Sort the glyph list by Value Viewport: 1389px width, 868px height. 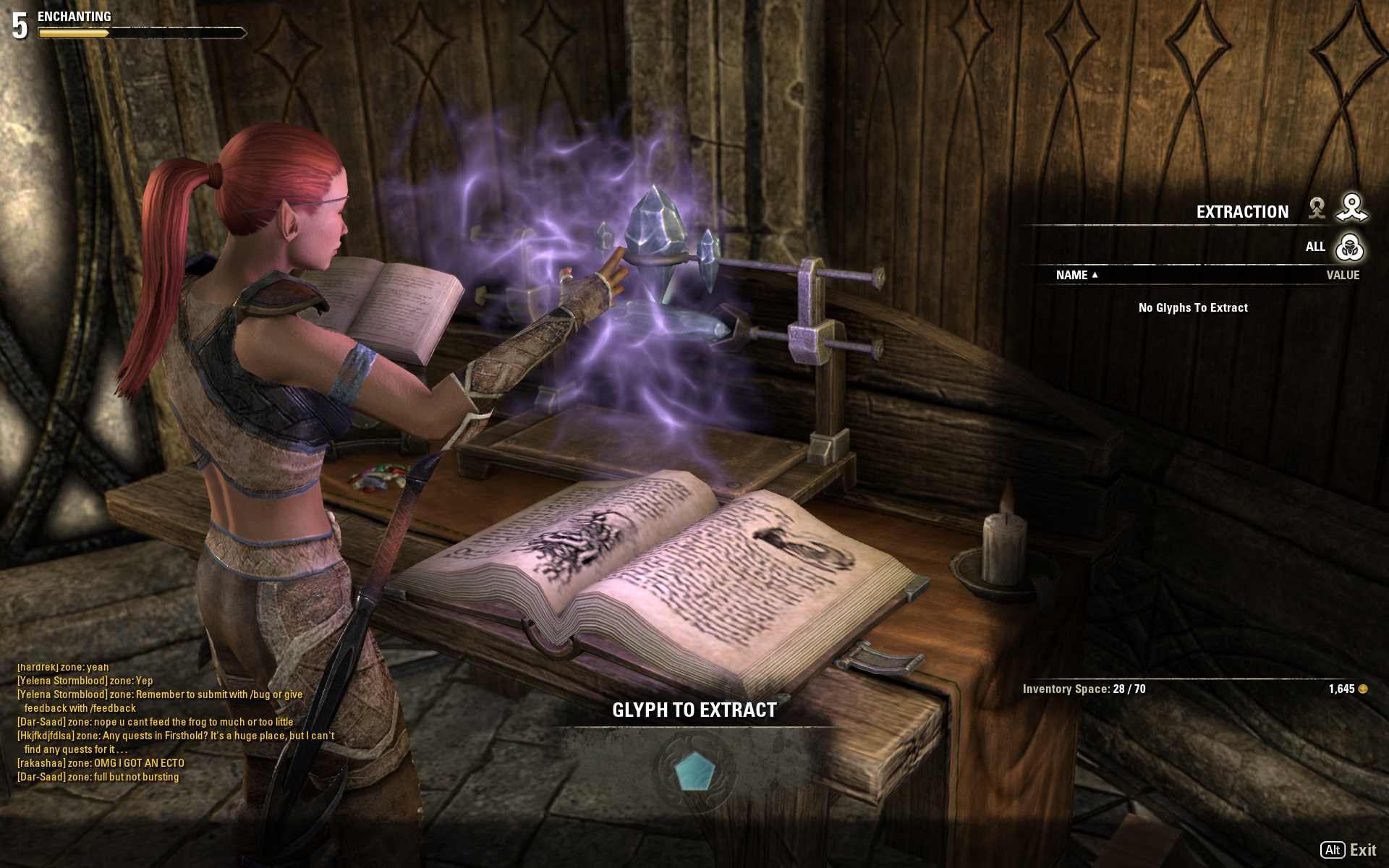tap(1342, 275)
